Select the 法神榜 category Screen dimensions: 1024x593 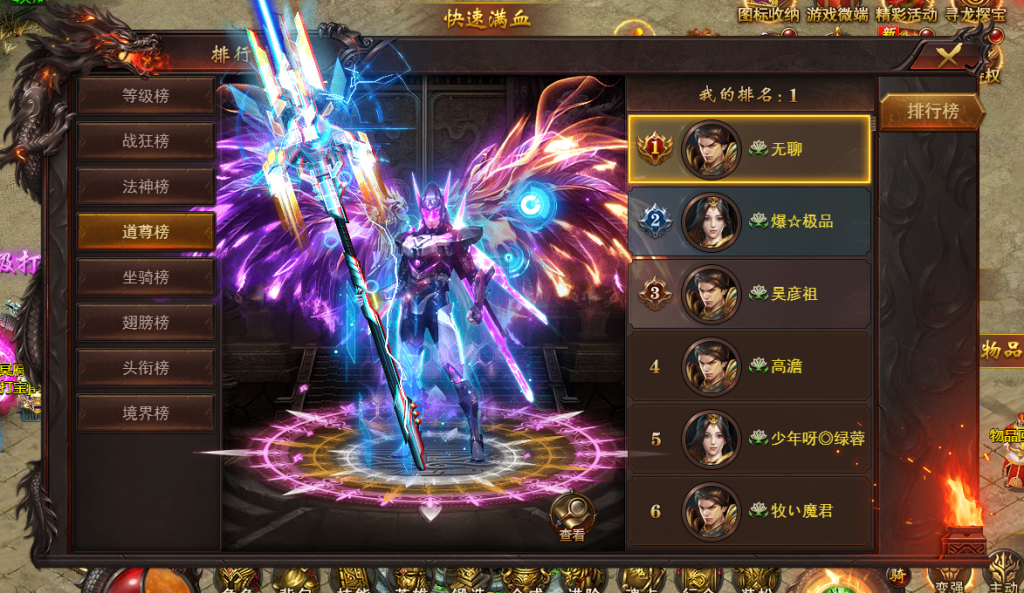tap(146, 186)
